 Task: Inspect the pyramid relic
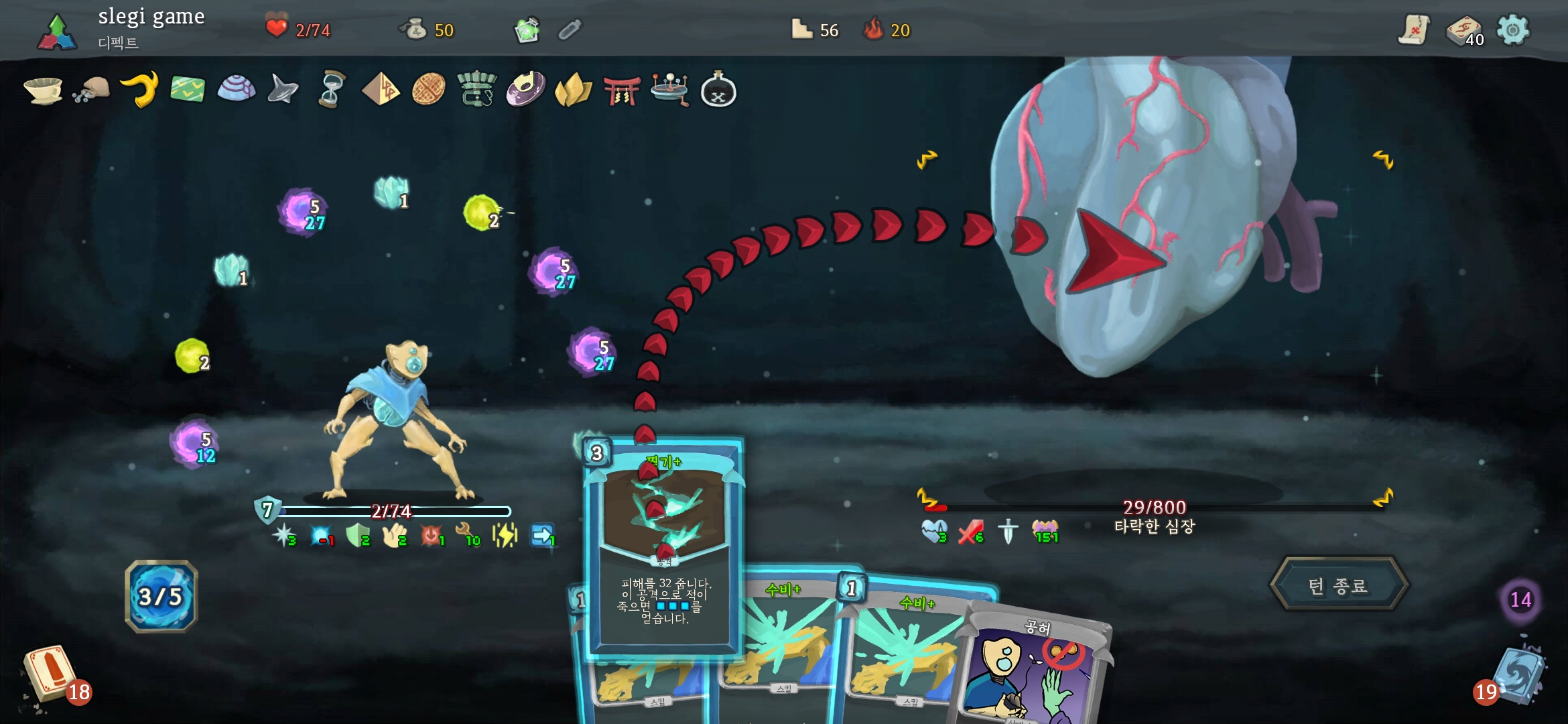click(x=380, y=89)
